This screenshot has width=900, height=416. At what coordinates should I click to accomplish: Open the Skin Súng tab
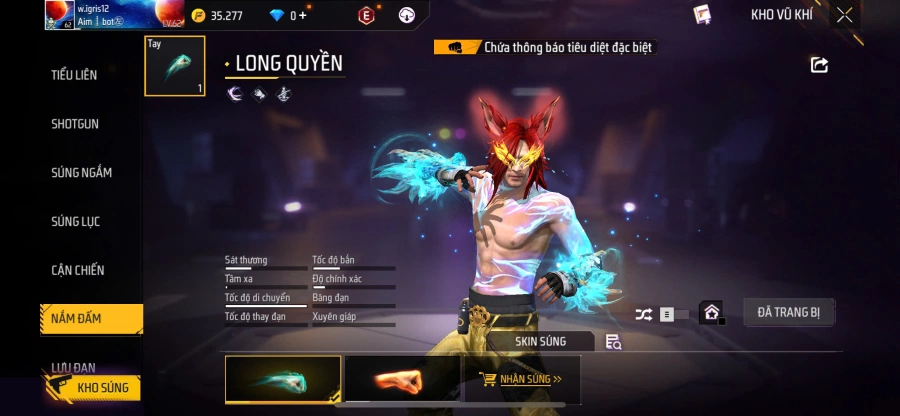(540, 341)
